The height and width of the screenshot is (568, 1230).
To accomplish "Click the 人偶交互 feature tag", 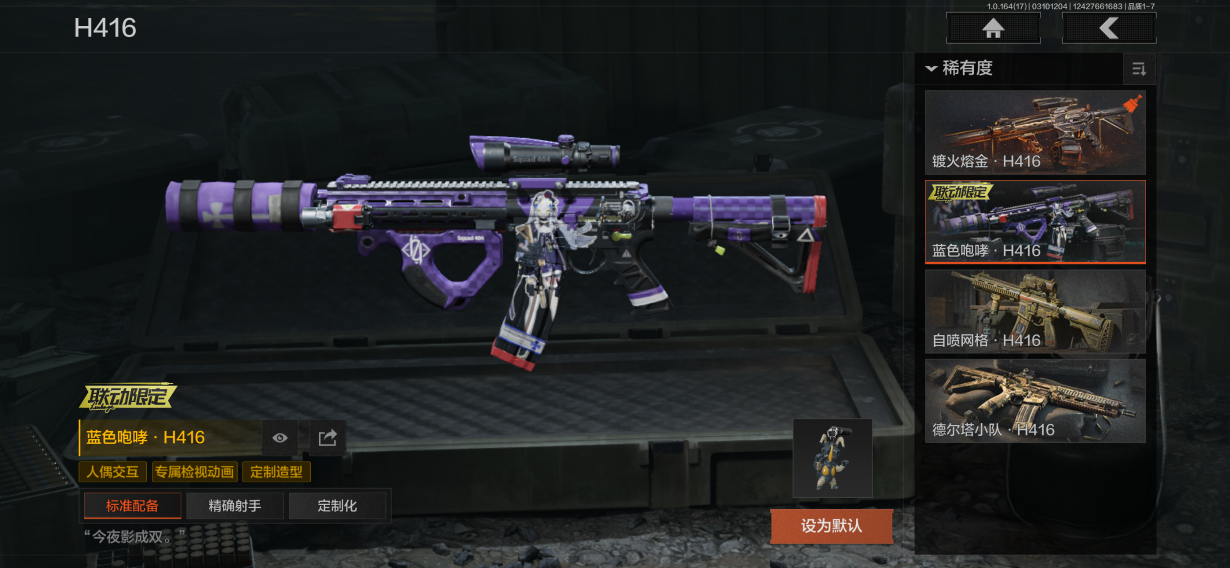I will (113, 472).
